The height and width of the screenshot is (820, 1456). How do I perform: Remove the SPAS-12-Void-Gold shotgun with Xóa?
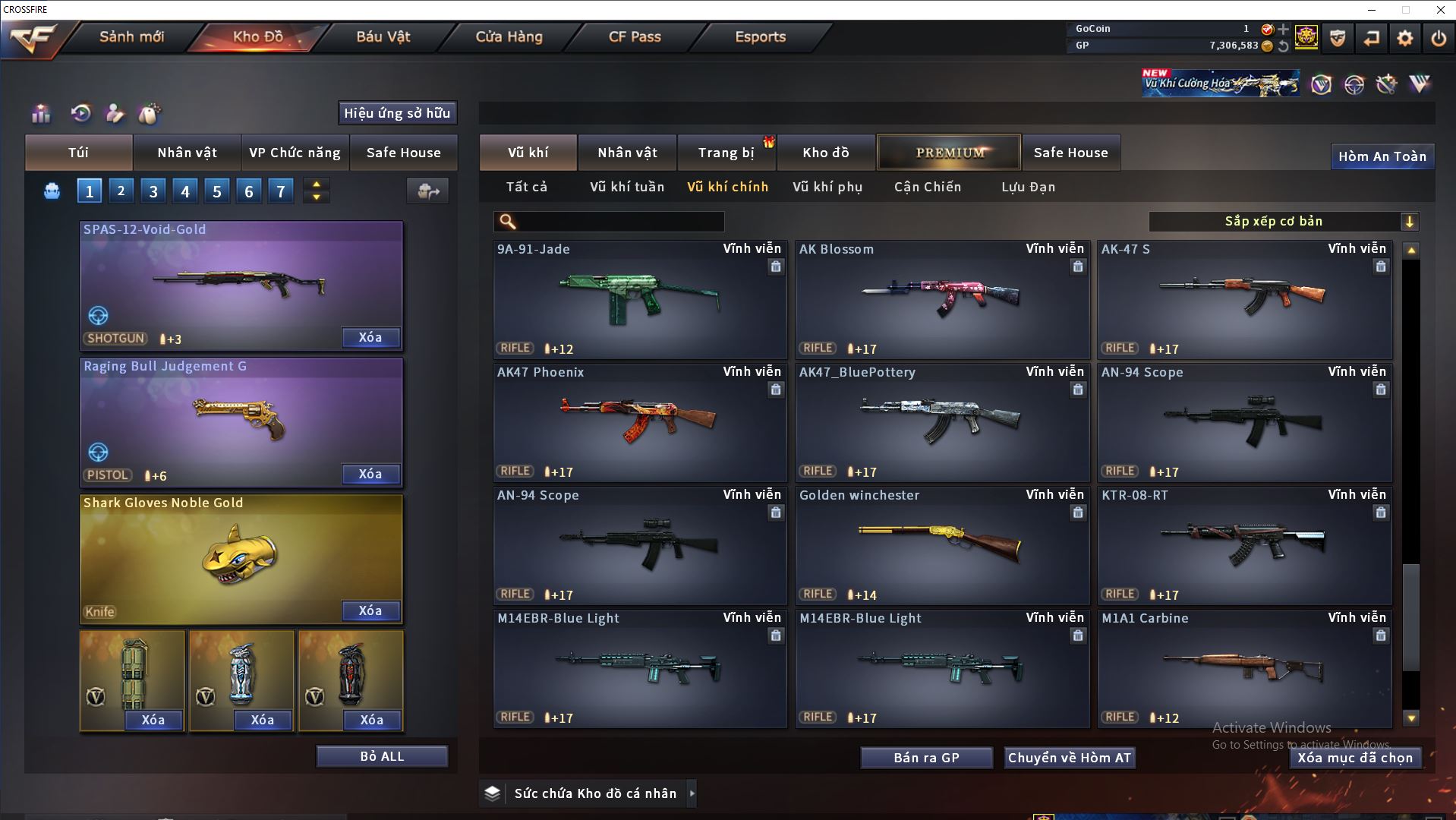click(x=370, y=338)
